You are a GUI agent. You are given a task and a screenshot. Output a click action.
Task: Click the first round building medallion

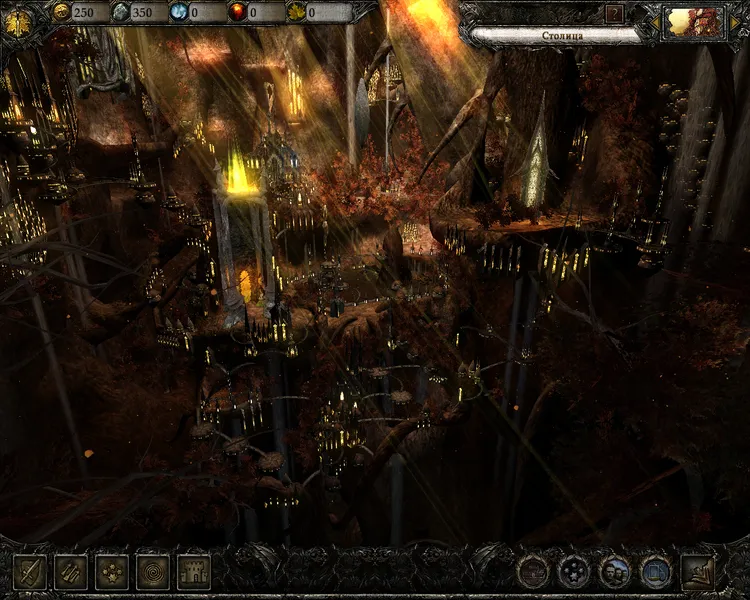[x=533, y=572]
